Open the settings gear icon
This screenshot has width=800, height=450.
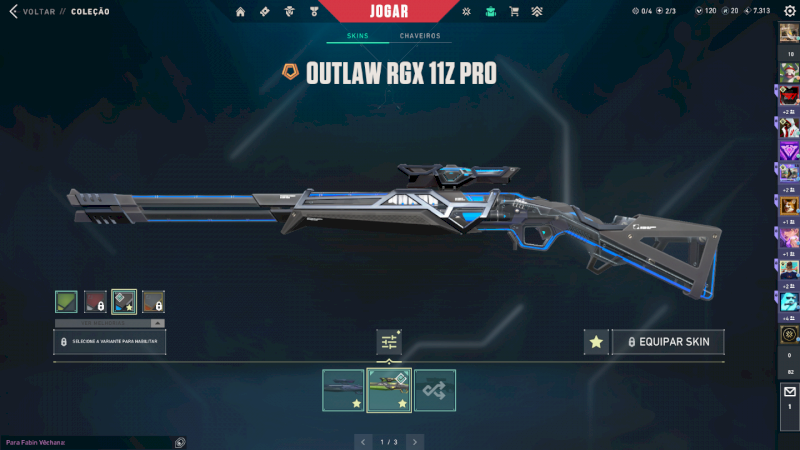click(789, 11)
